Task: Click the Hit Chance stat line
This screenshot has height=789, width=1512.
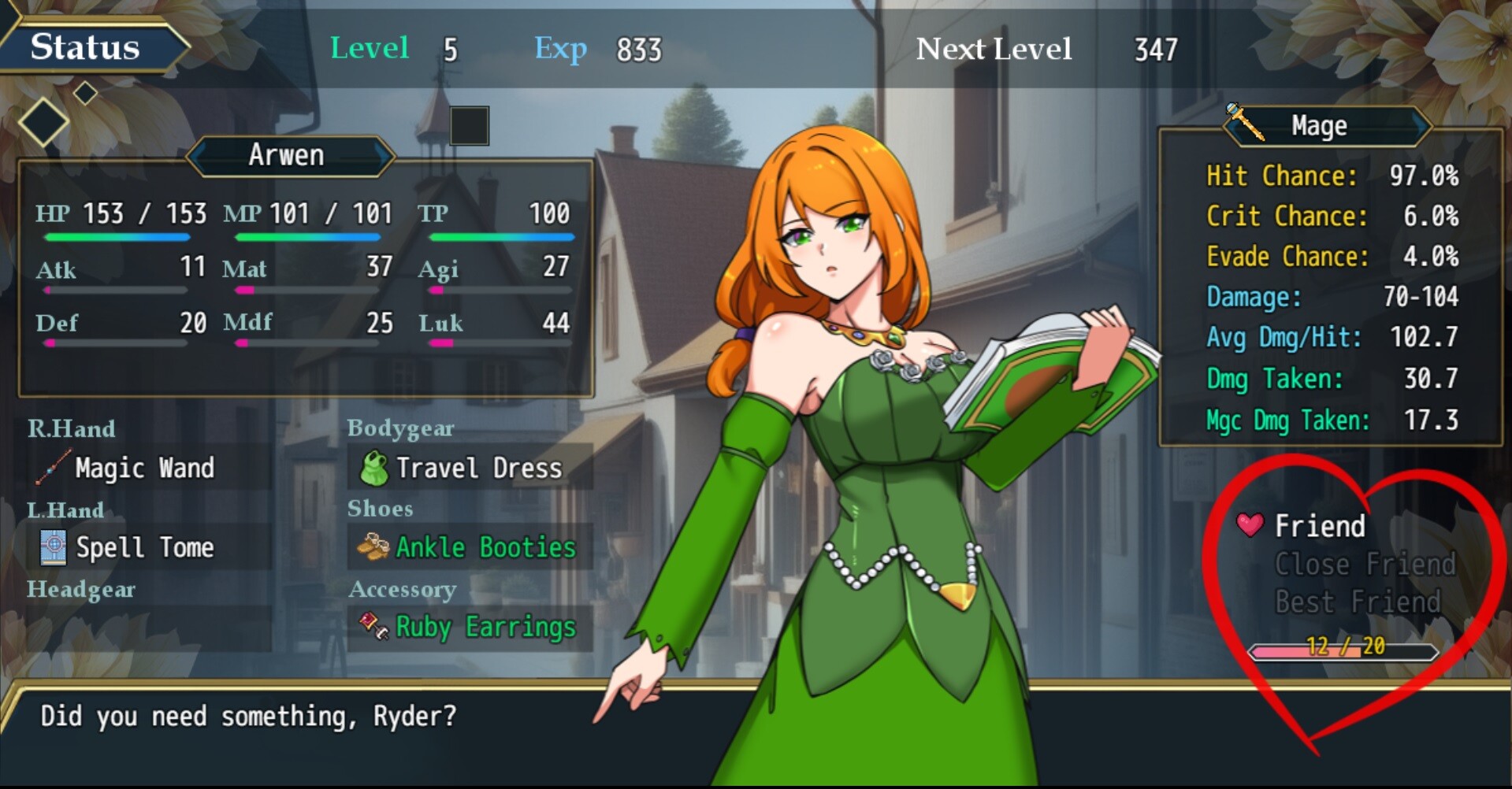Action: [x=1330, y=176]
